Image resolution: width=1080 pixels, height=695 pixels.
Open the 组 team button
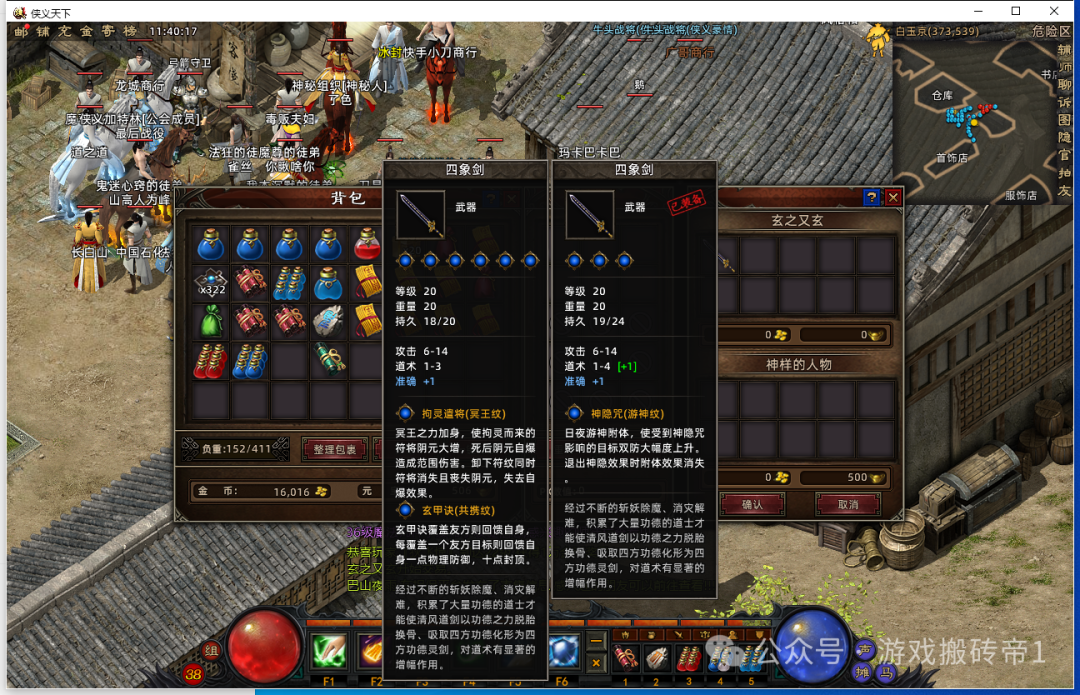(x=212, y=650)
